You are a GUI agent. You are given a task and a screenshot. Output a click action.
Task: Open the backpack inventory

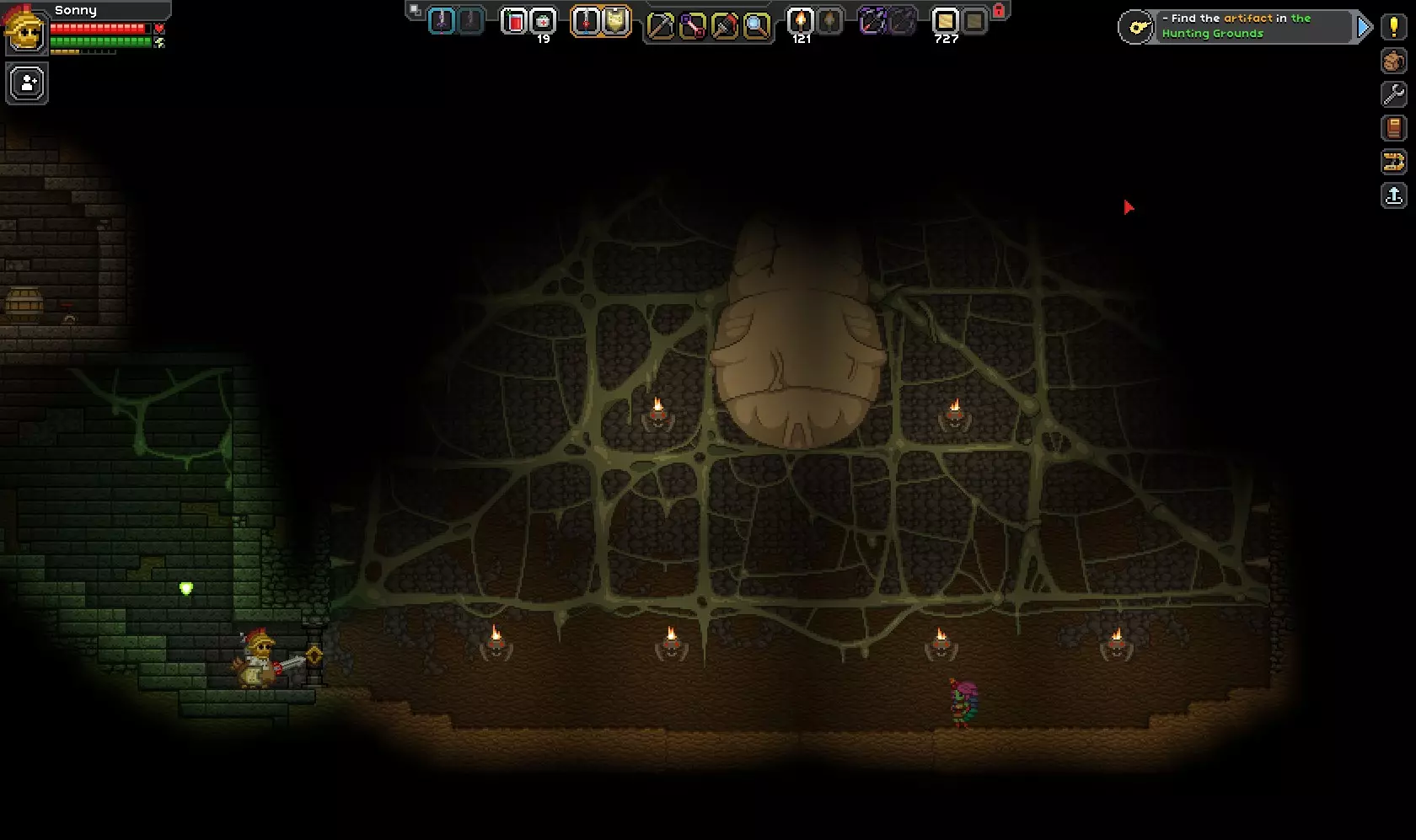pos(1393,61)
